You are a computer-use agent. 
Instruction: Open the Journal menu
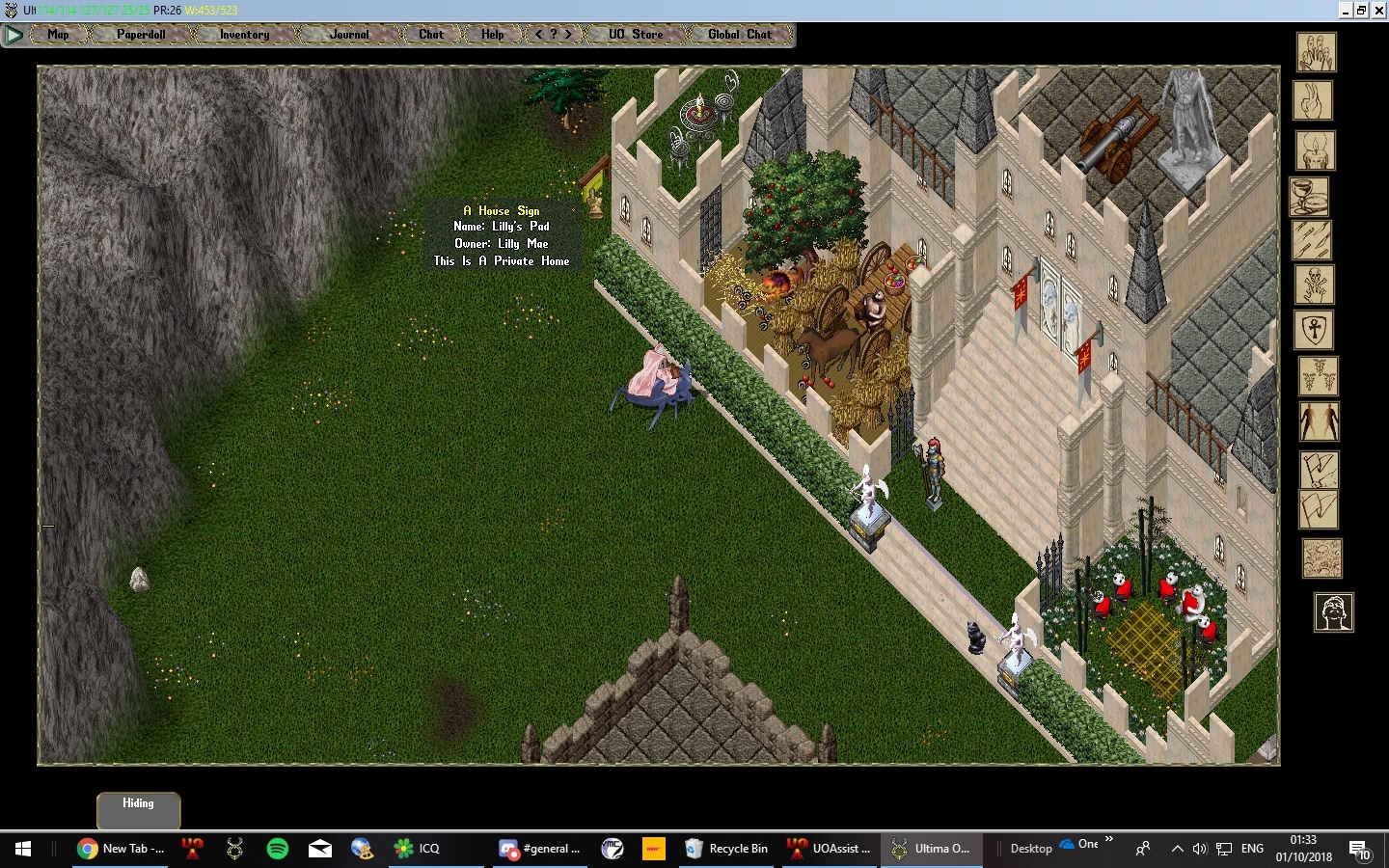(x=346, y=35)
